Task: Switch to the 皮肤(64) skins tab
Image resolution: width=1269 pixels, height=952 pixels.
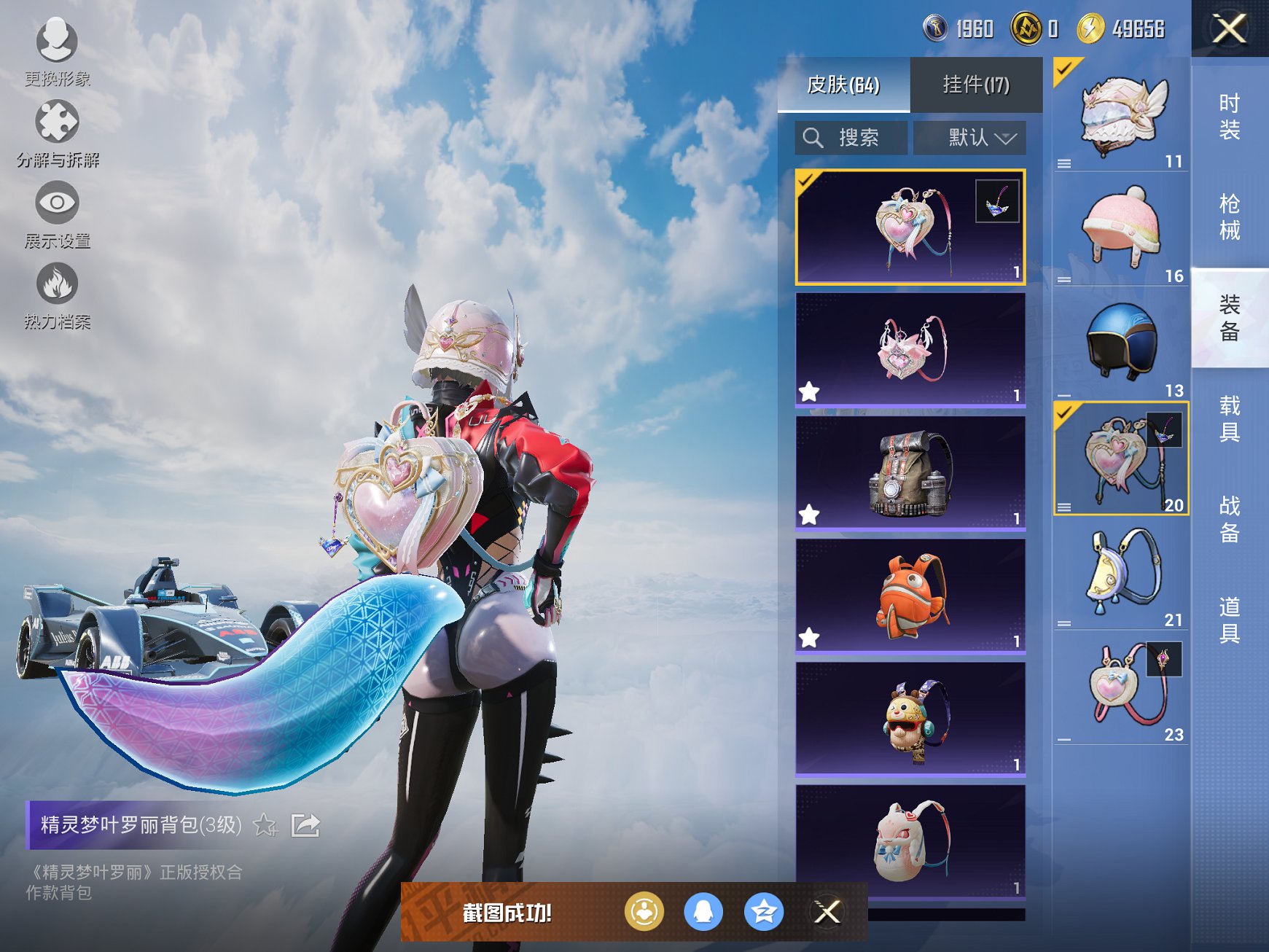Action: click(843, 85)
